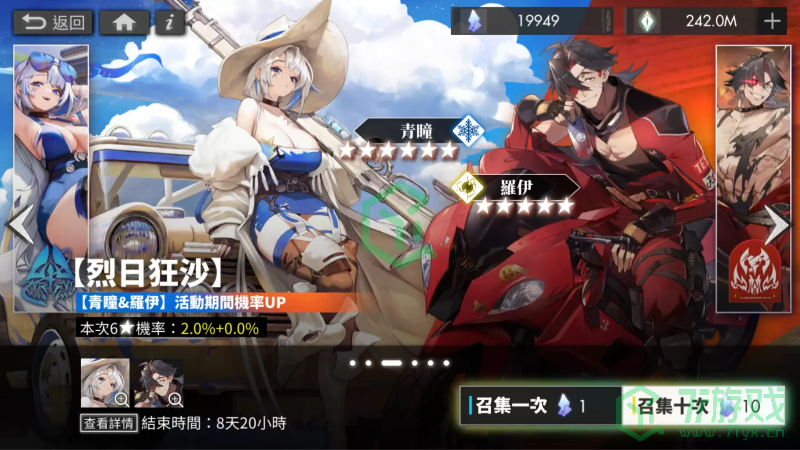The image size is (800, 450).
Task: Switch to previous banner with left arrow
Action: click(x=19, y=225)
